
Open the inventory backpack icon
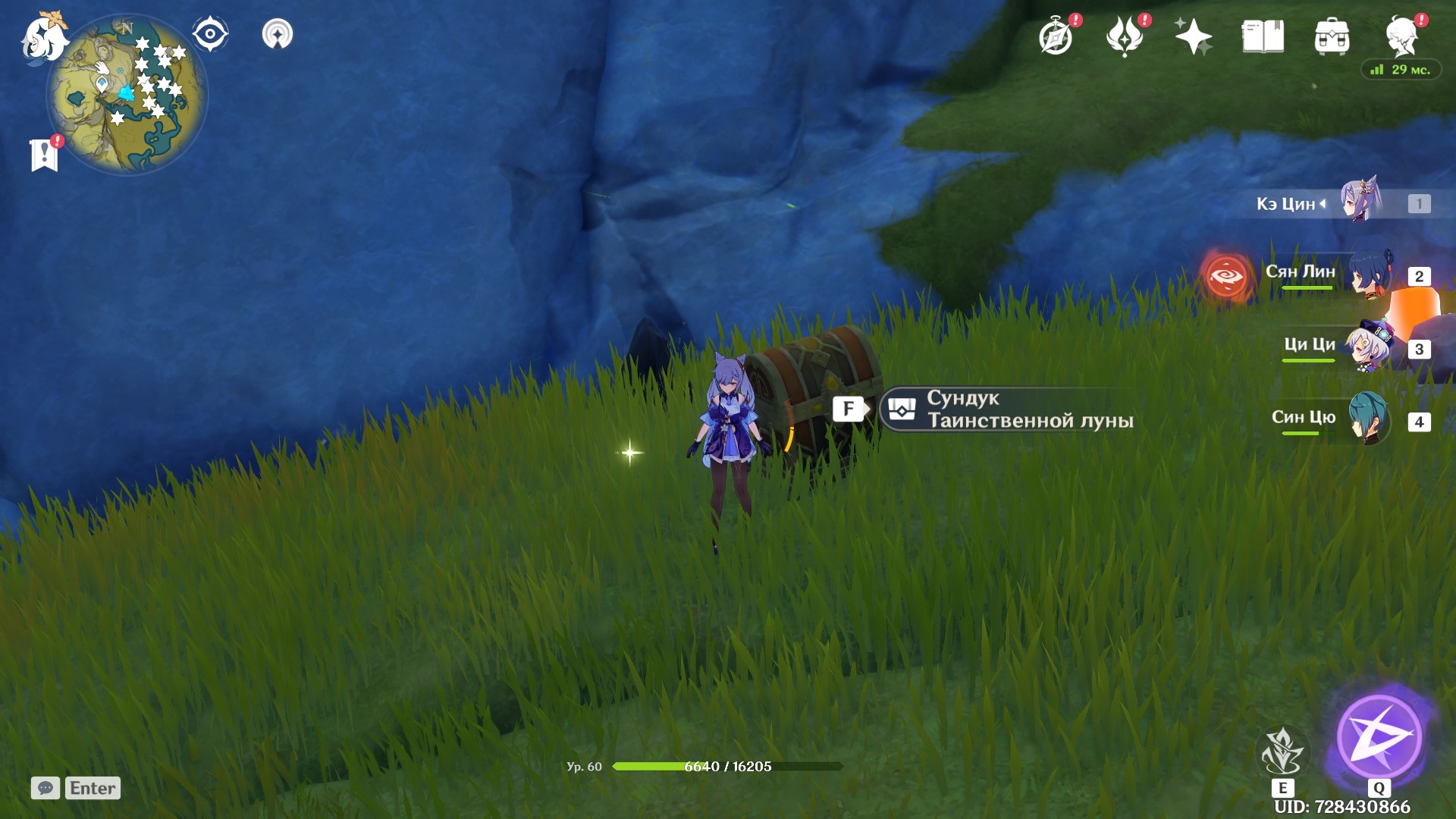pos(1332,34)
